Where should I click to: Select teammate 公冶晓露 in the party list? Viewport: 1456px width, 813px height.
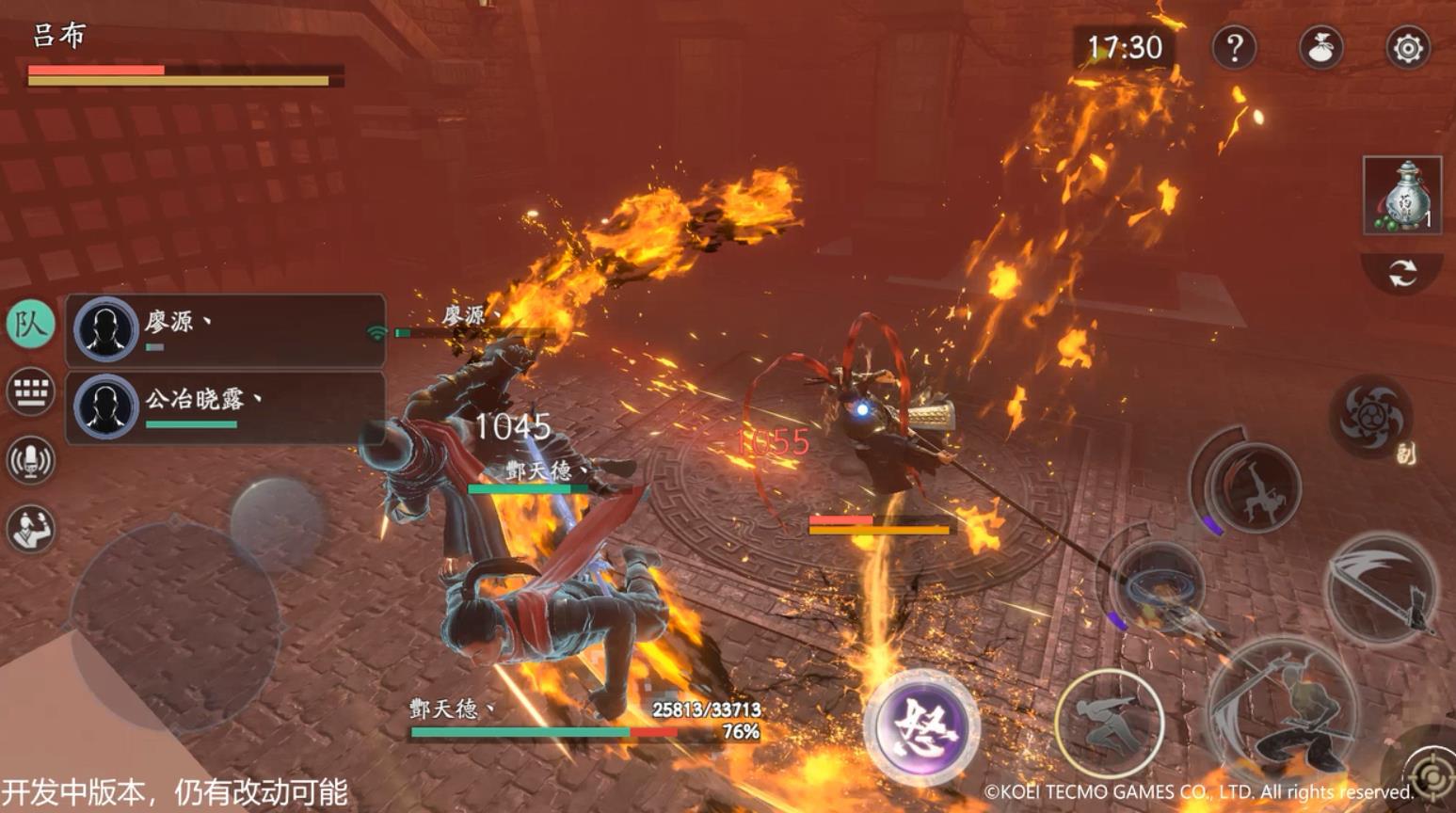(226, 407)
